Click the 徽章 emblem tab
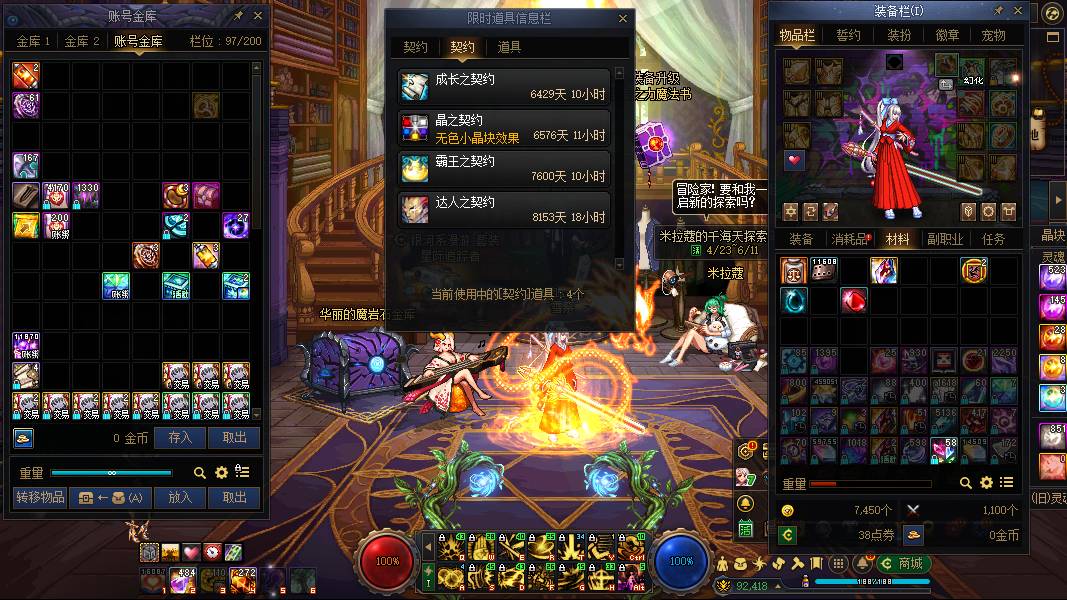The width and height of the screenshot is (1067, 600). pos(946,35)
